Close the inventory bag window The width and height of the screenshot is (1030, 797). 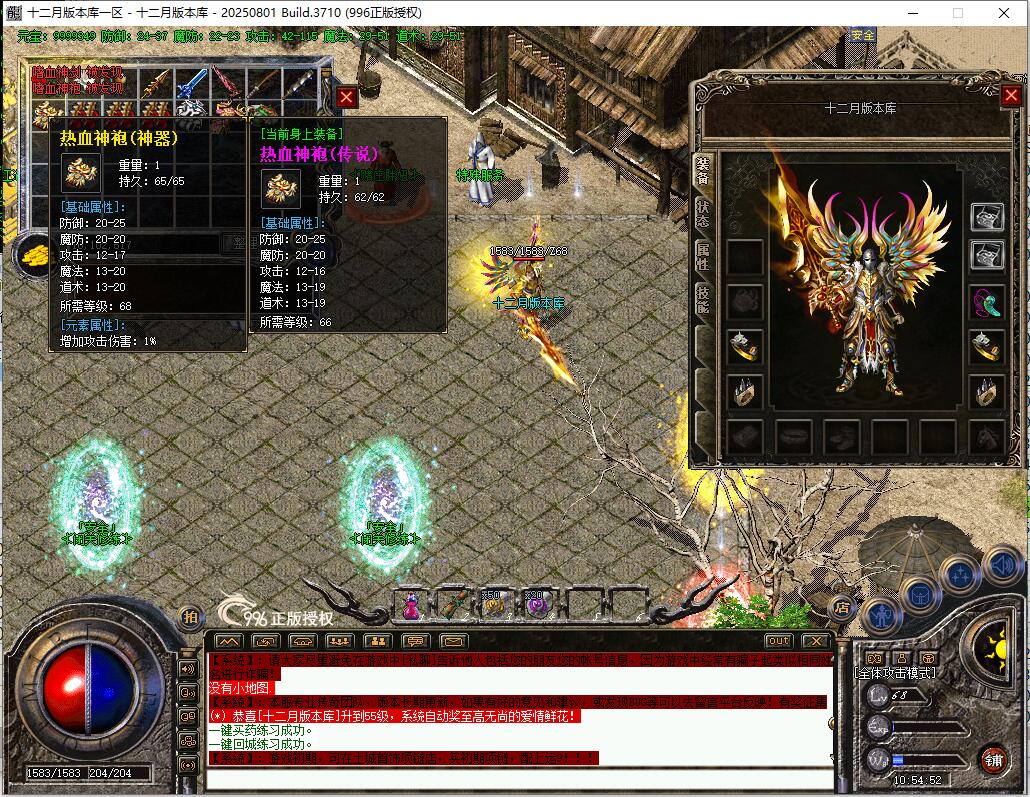click(346, 97)
